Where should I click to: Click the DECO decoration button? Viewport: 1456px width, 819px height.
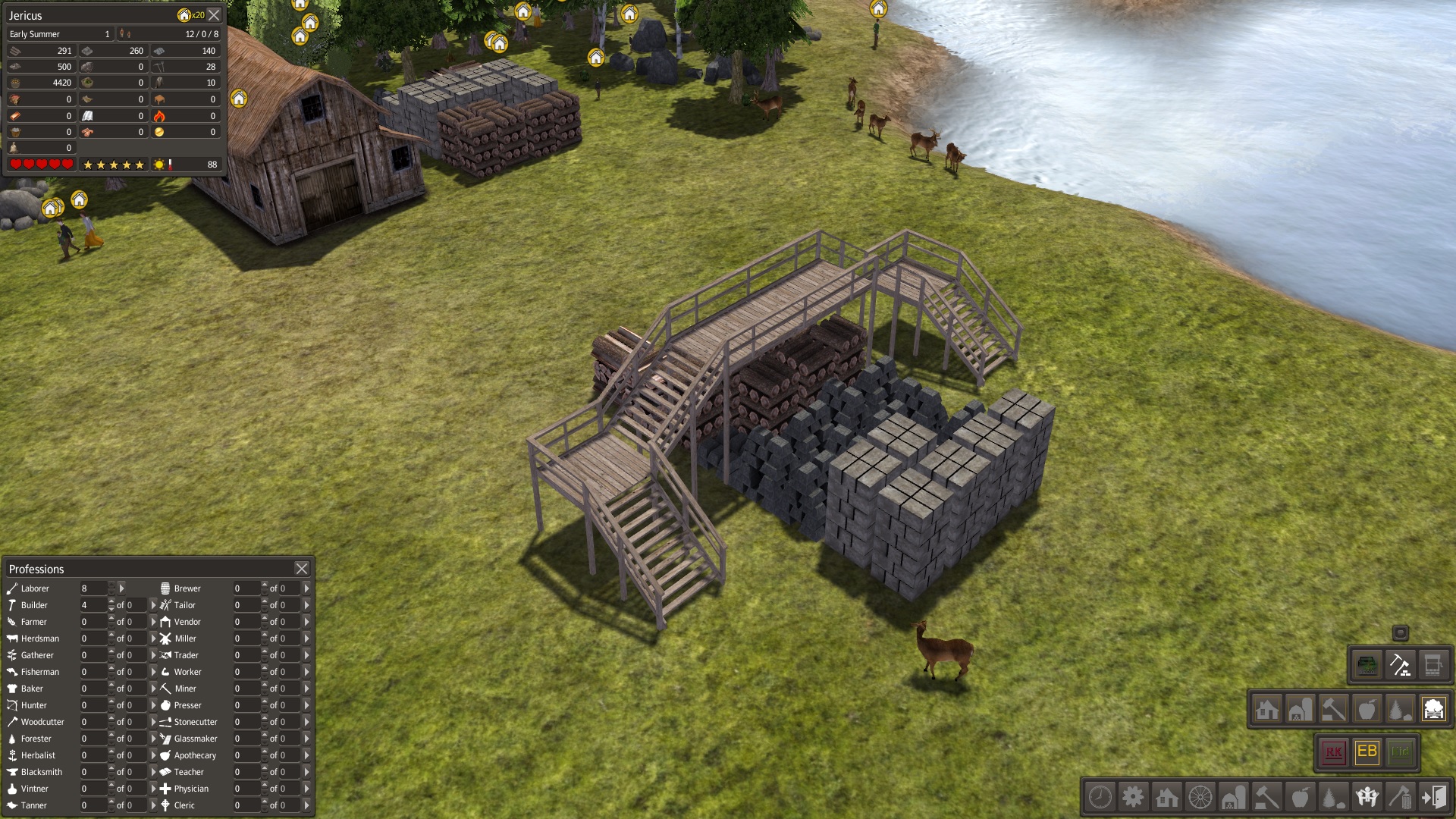pos(1367,666)
